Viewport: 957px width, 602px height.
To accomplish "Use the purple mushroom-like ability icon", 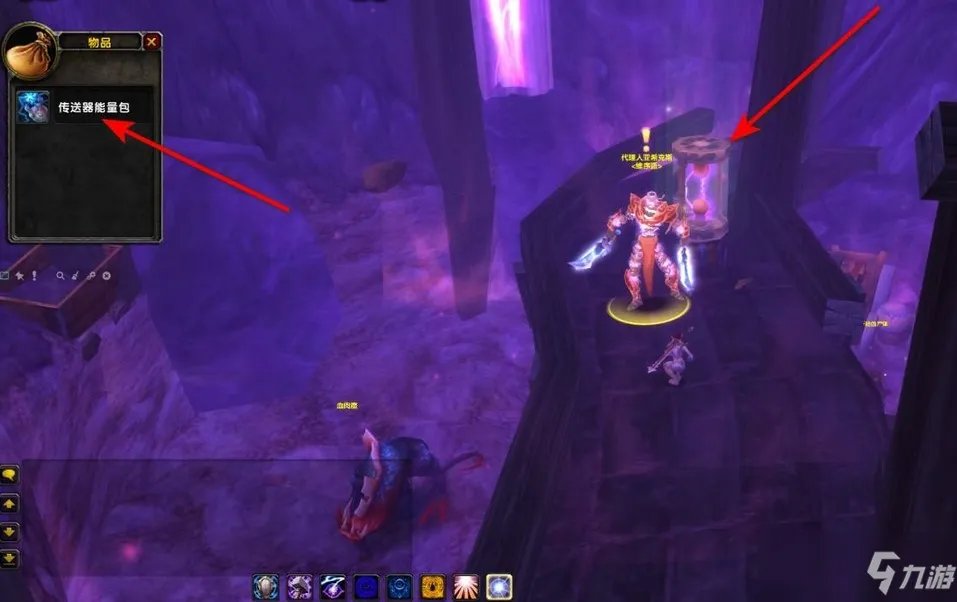I will 300,586.
